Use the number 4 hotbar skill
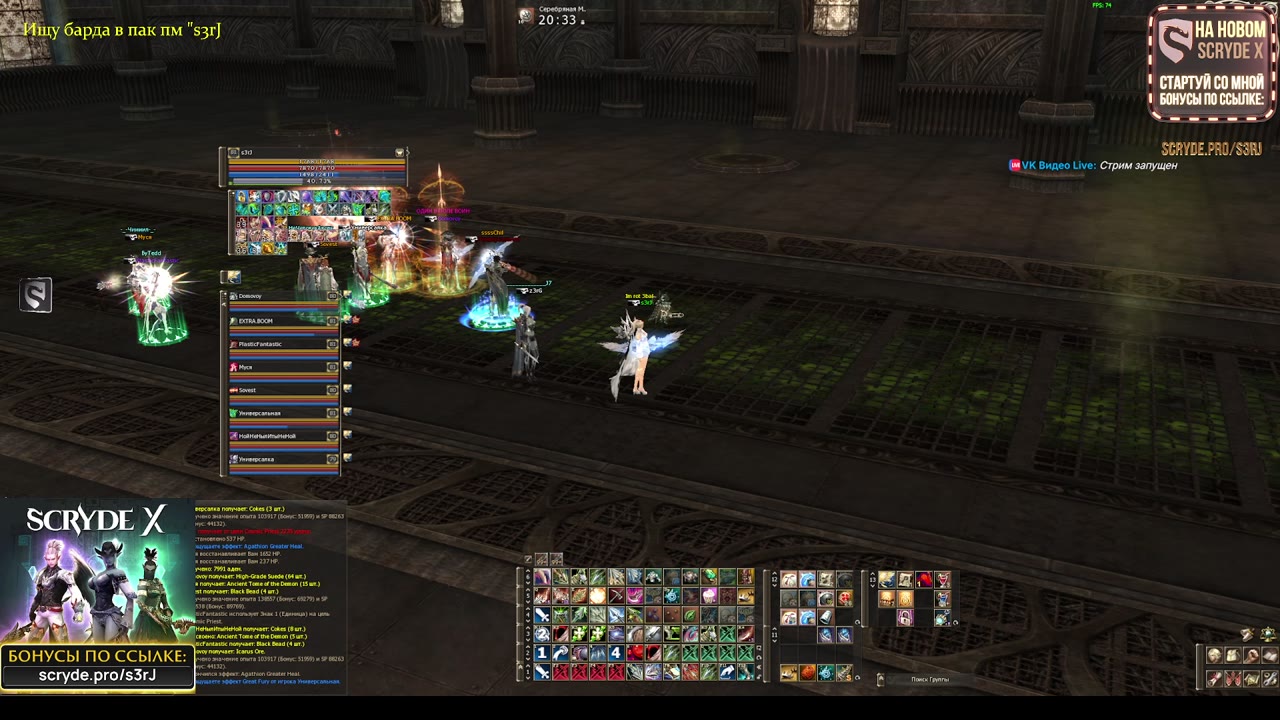Viewport: 1280px width, 720px height. coord(616,653)
